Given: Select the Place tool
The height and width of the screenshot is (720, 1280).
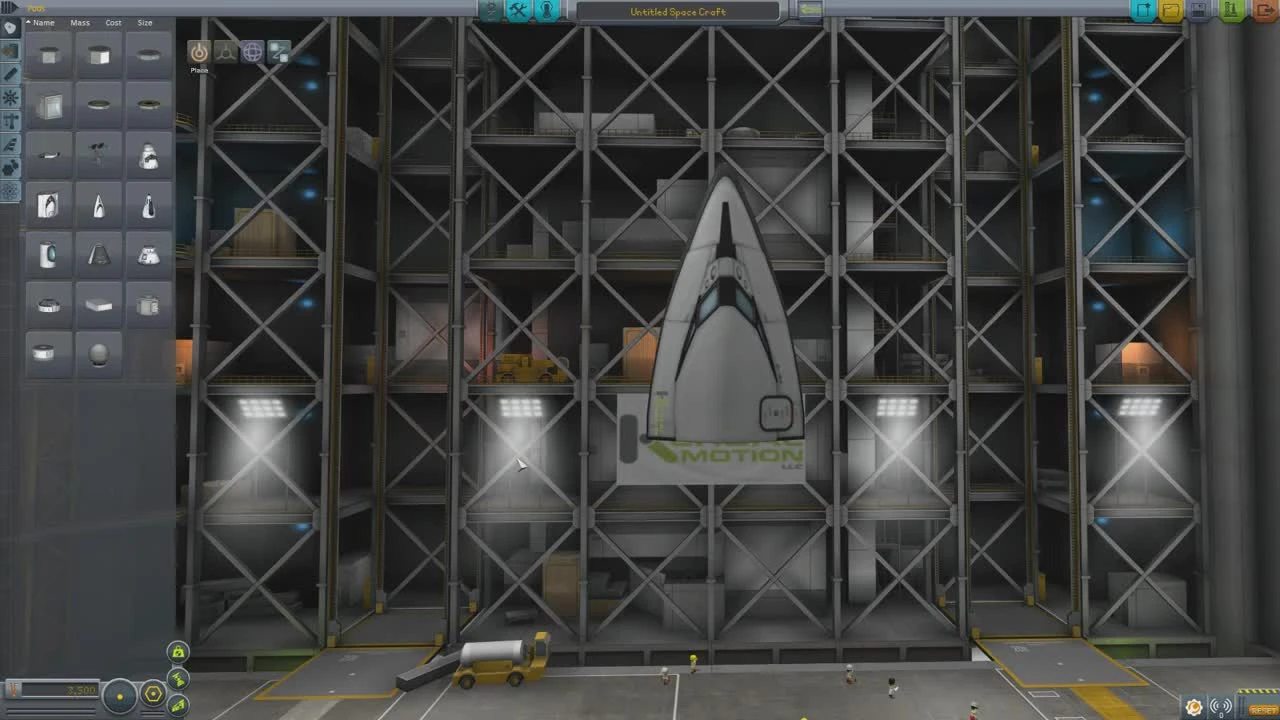Looking at the screenshot, I should click(x=199, y=52).
